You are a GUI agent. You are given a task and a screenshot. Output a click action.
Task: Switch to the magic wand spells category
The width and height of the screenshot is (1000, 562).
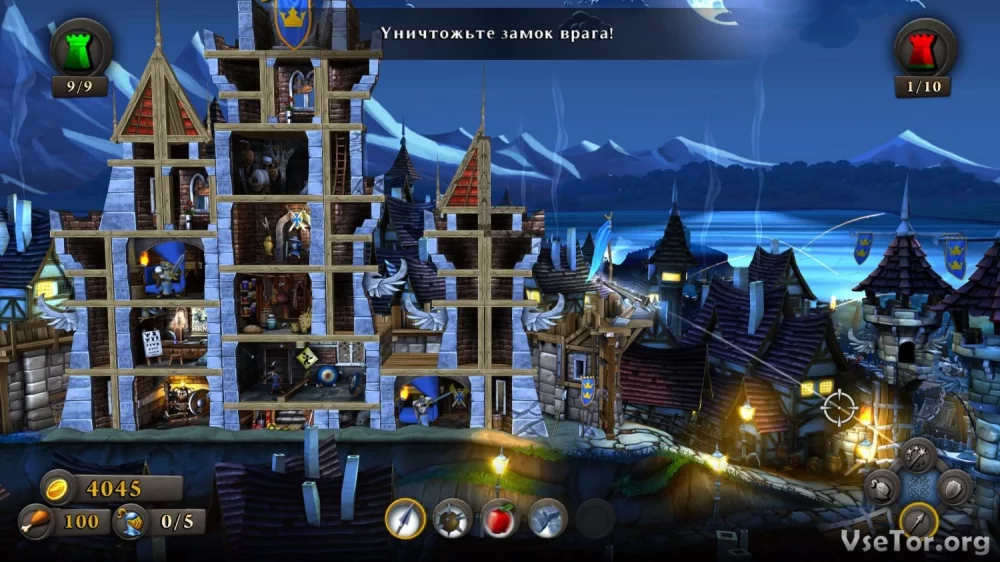[x=918, y=456]
